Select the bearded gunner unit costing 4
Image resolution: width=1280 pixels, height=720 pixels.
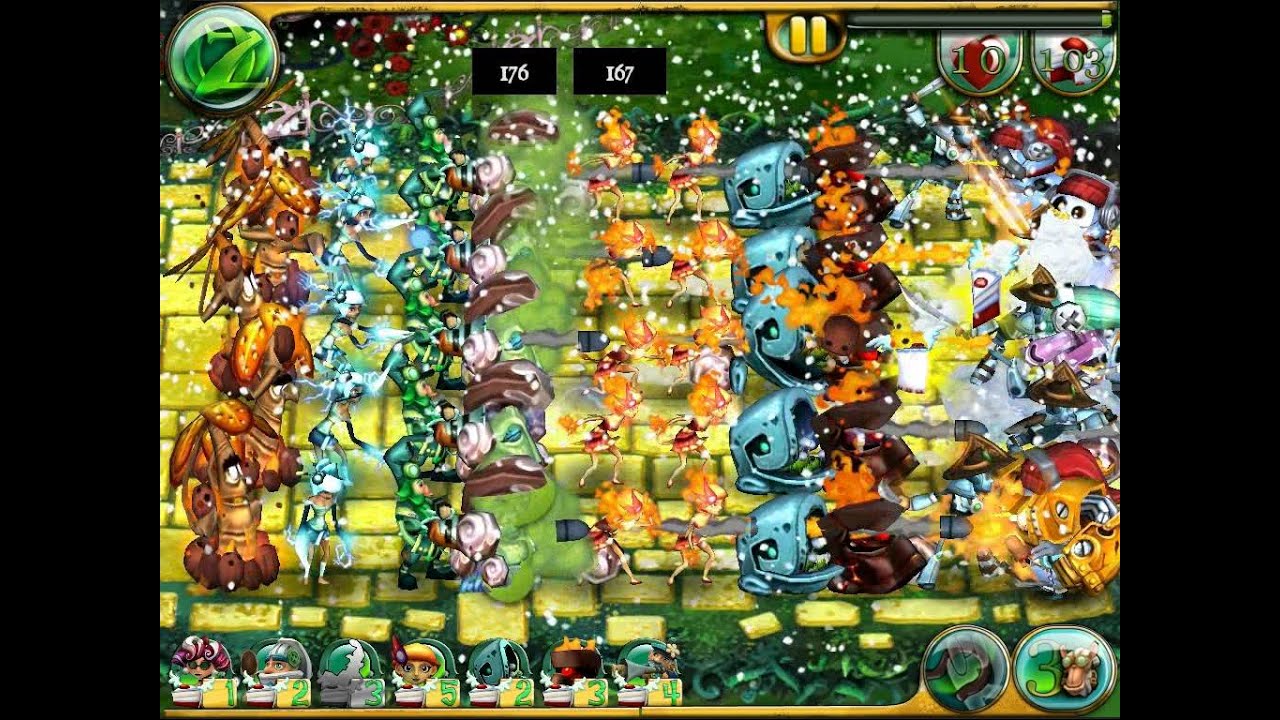point(645,672)
